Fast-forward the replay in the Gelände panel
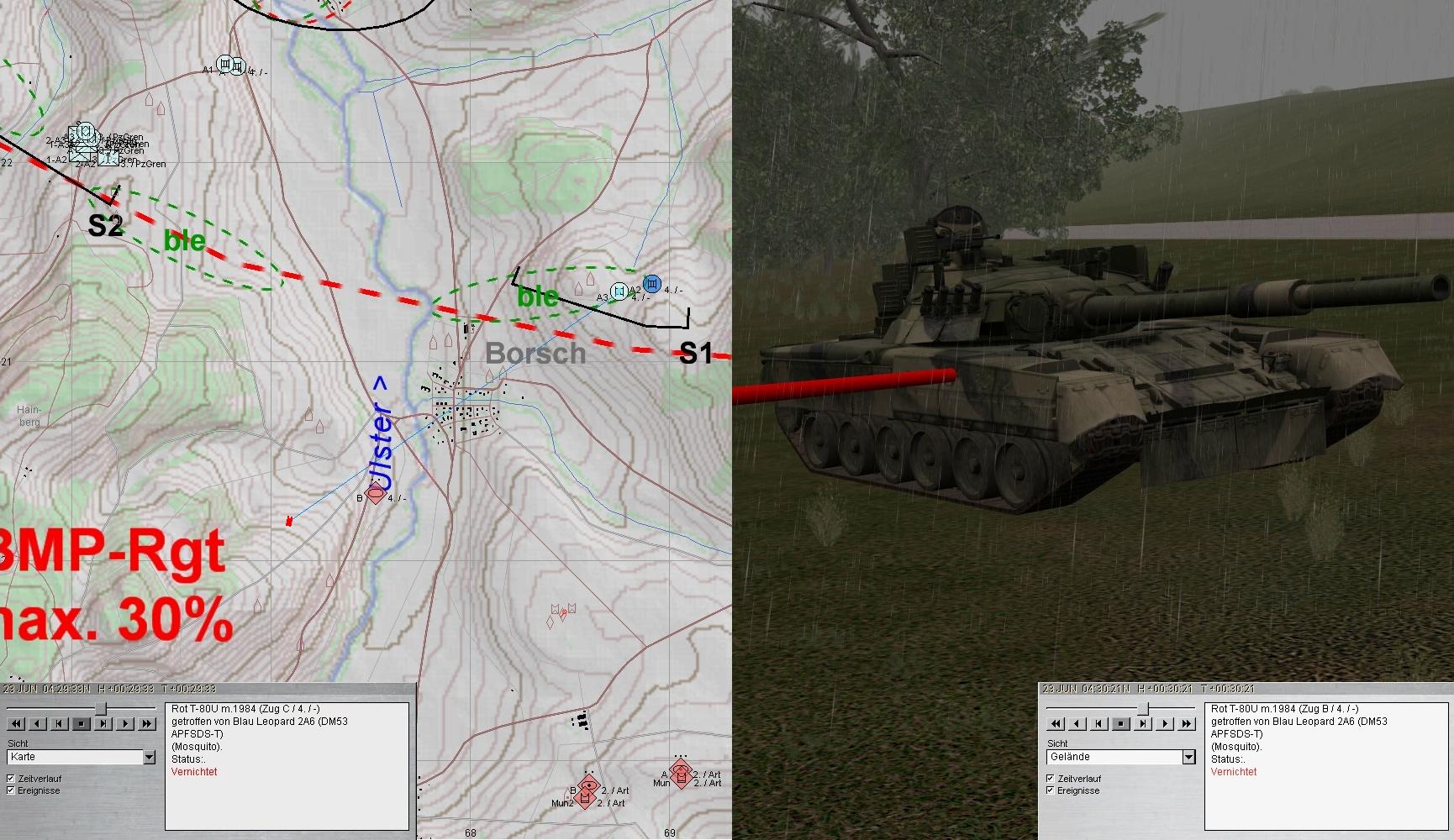Screen dimensions: 1454x840 [x=1187, y=723]
